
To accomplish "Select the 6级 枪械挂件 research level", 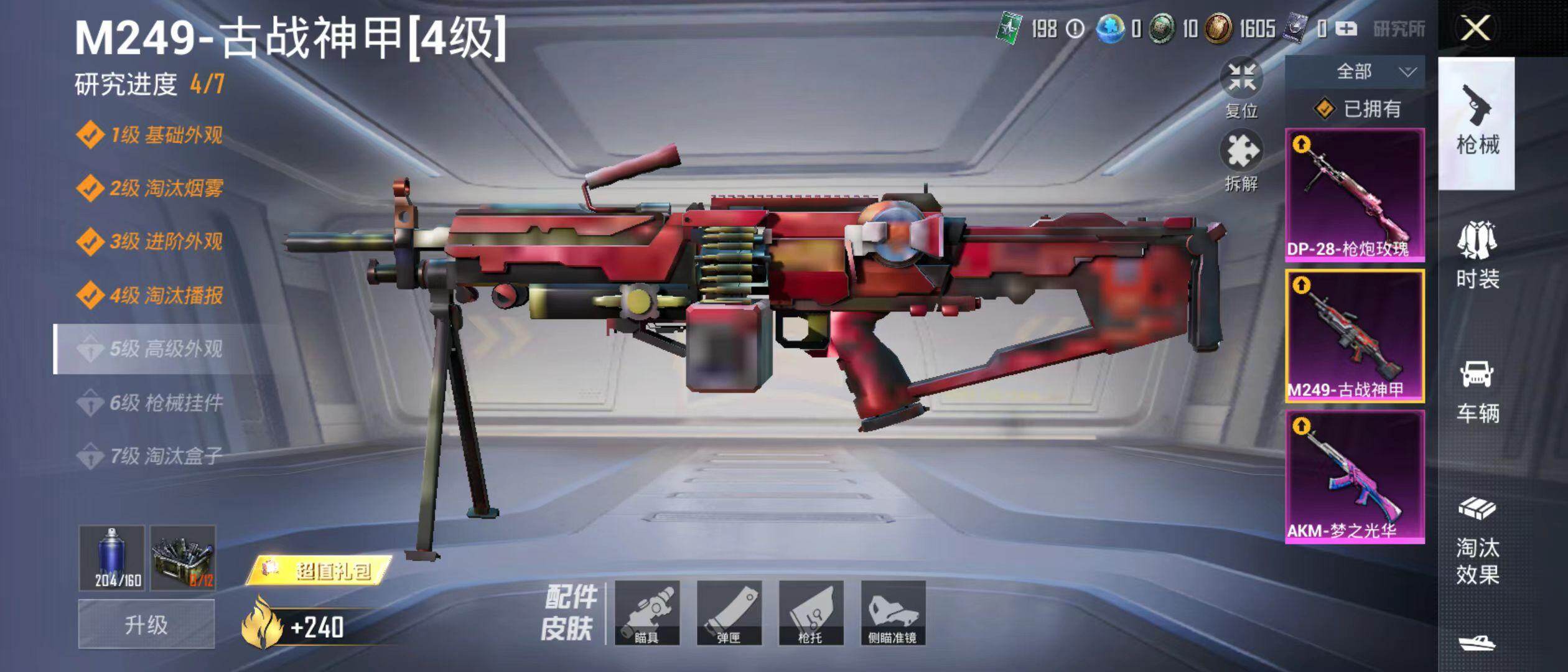I will coord(166,403).
